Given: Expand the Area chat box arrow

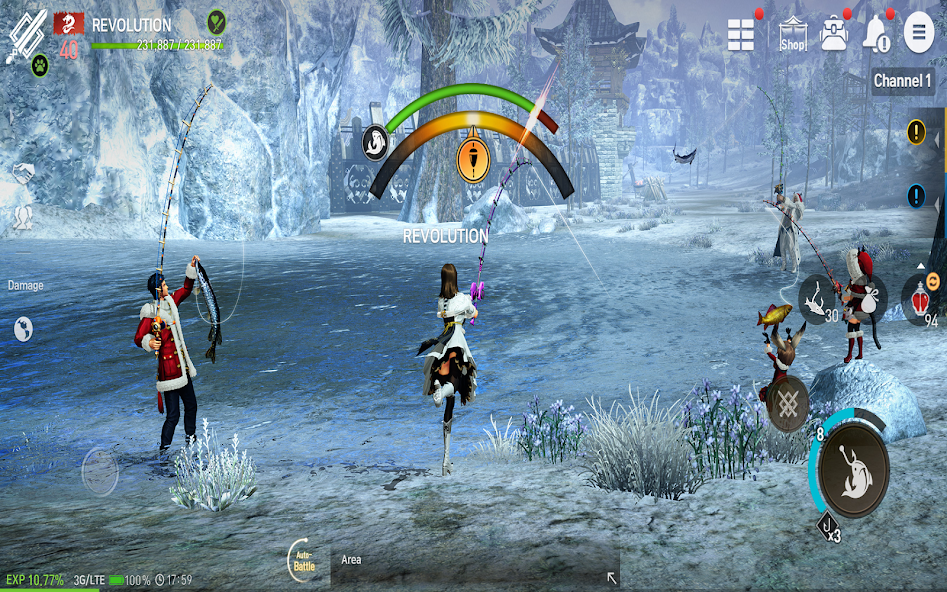Looking at the screenshot, I should coord(612,578).
